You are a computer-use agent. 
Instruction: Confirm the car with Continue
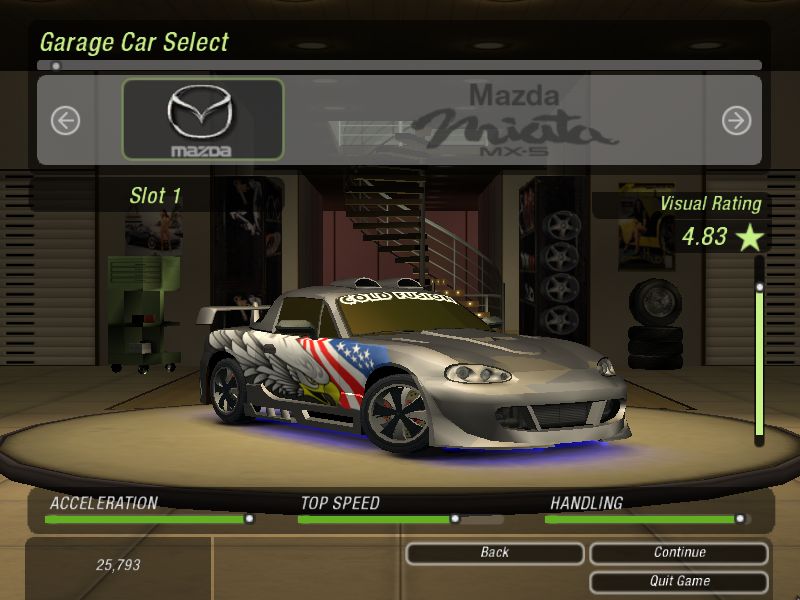[679, 553]
